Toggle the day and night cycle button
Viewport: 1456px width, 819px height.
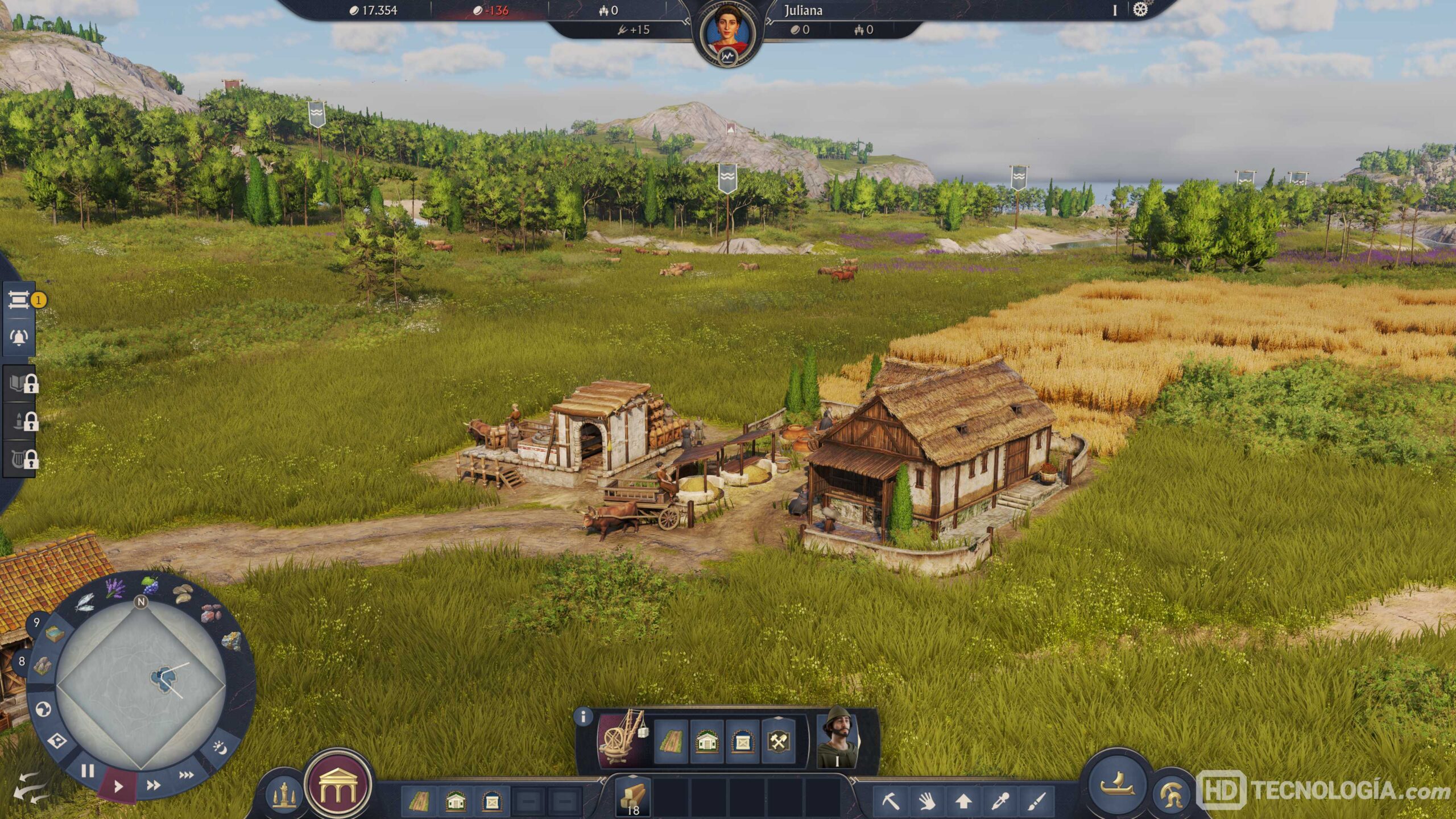[220, 747]
